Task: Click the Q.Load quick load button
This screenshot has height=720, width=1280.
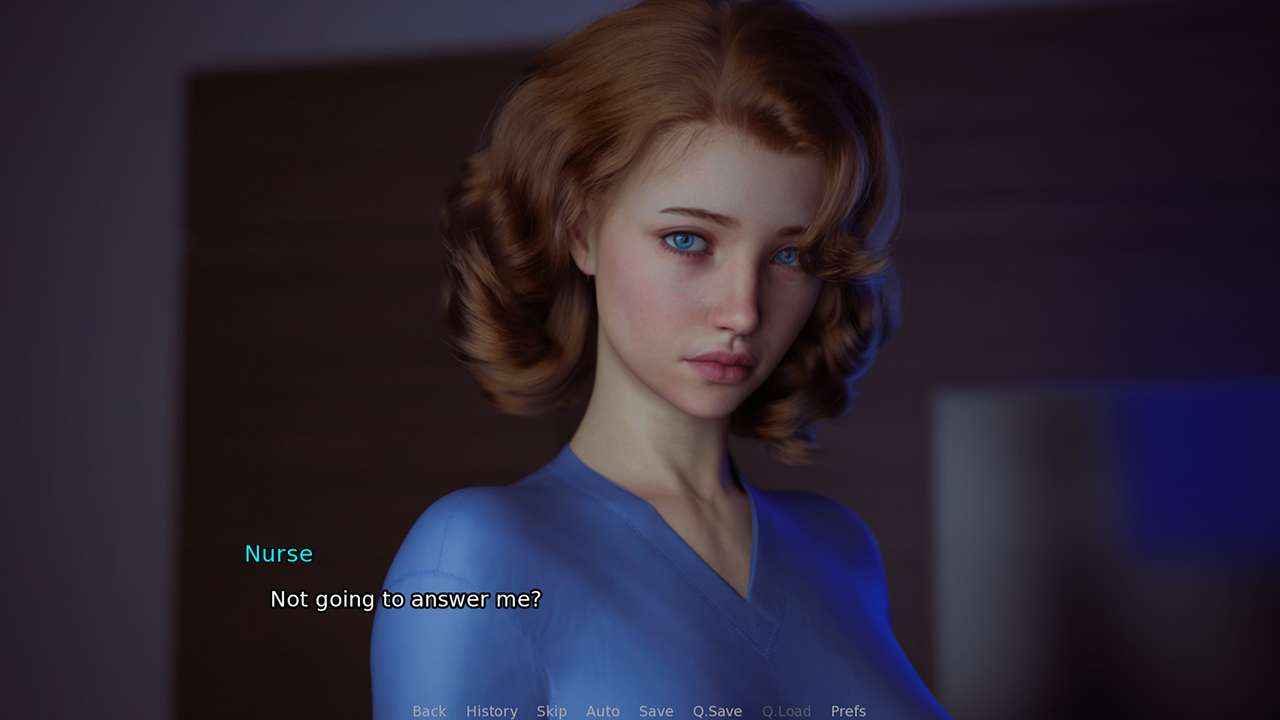Action: pyautogui.click(x=786, y=711)
